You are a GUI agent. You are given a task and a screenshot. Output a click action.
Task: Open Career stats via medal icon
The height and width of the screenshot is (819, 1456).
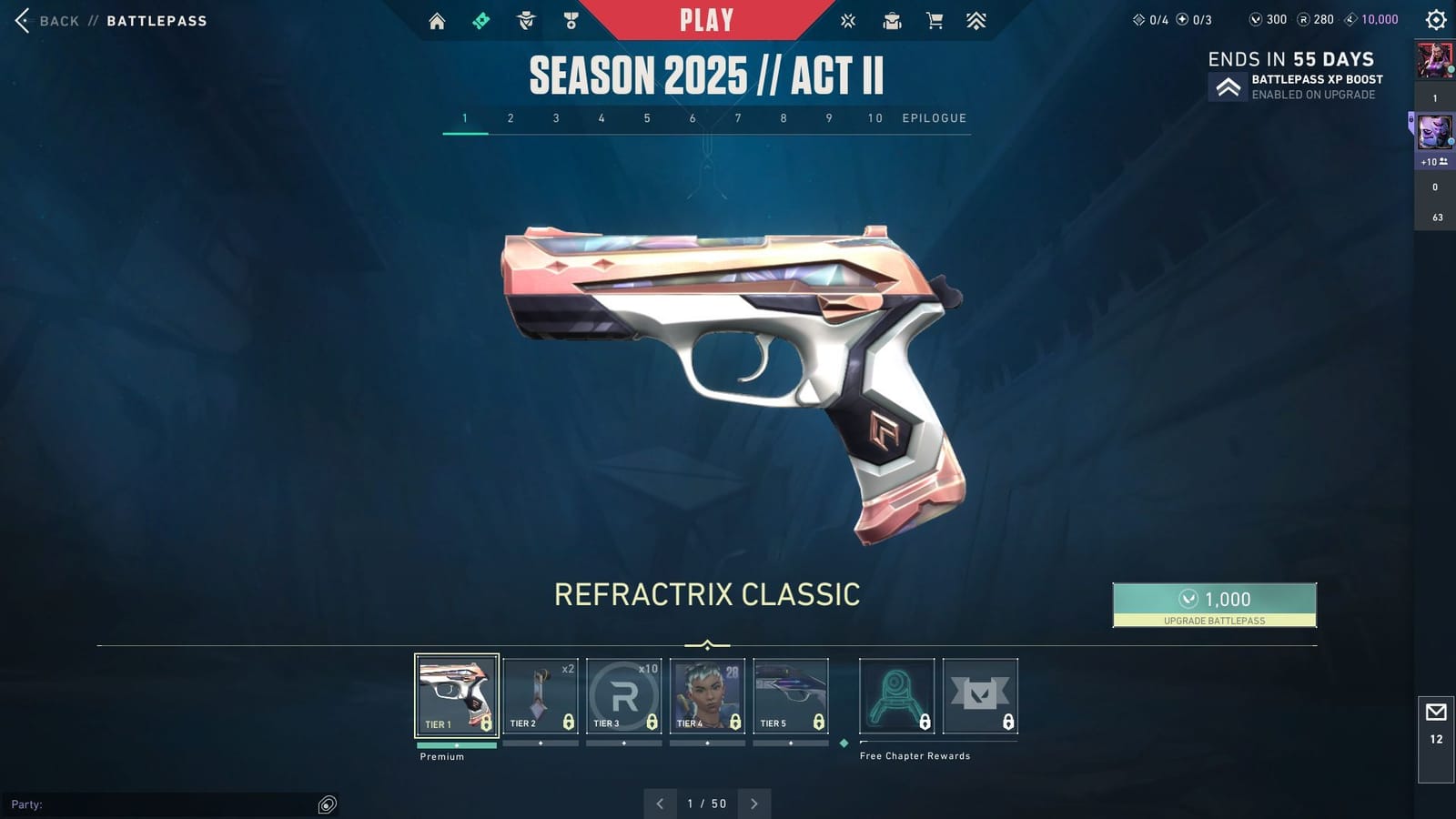click(x=571, y=19)
